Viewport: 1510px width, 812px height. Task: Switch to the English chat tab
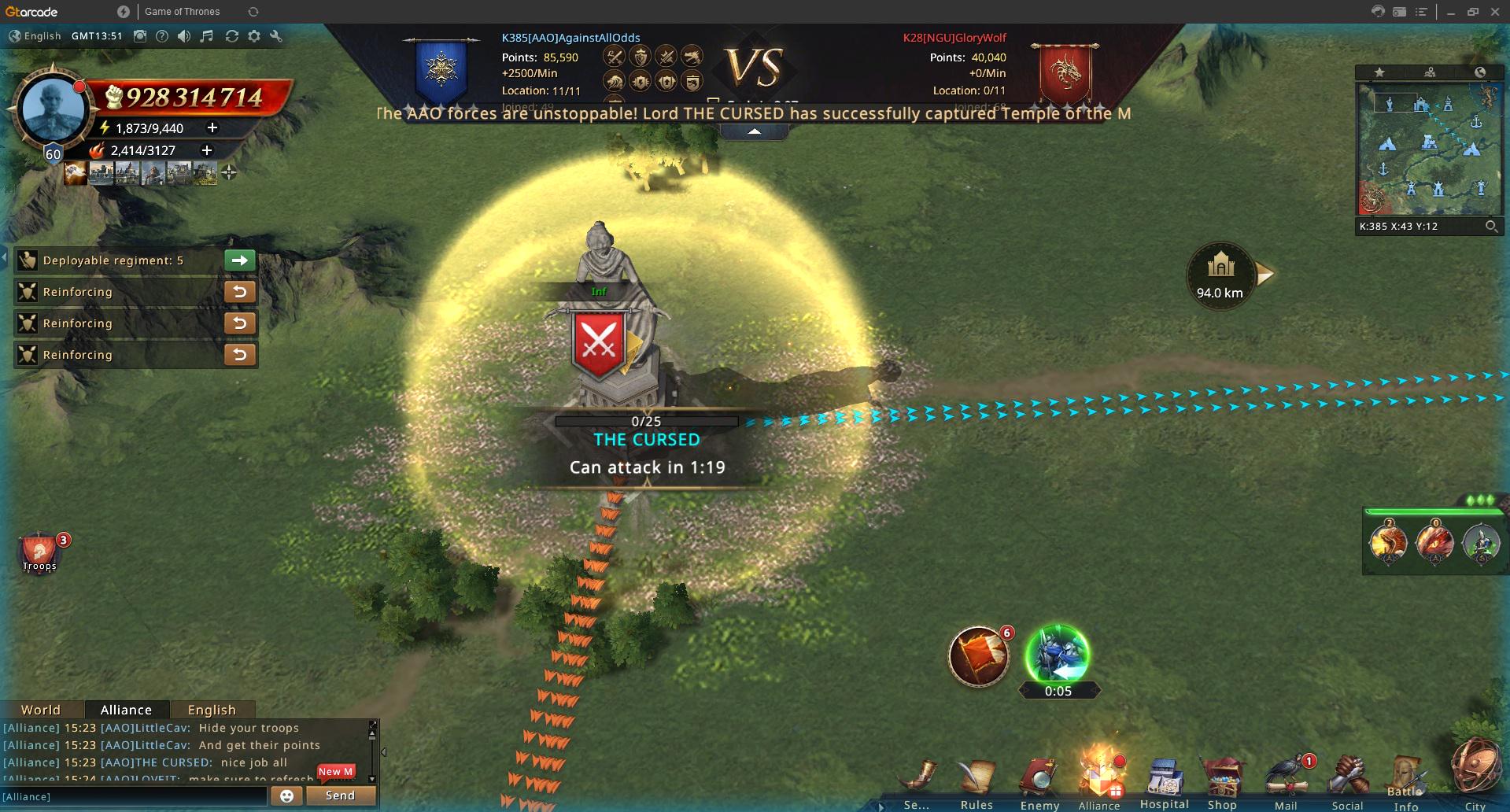coord(212,710)
